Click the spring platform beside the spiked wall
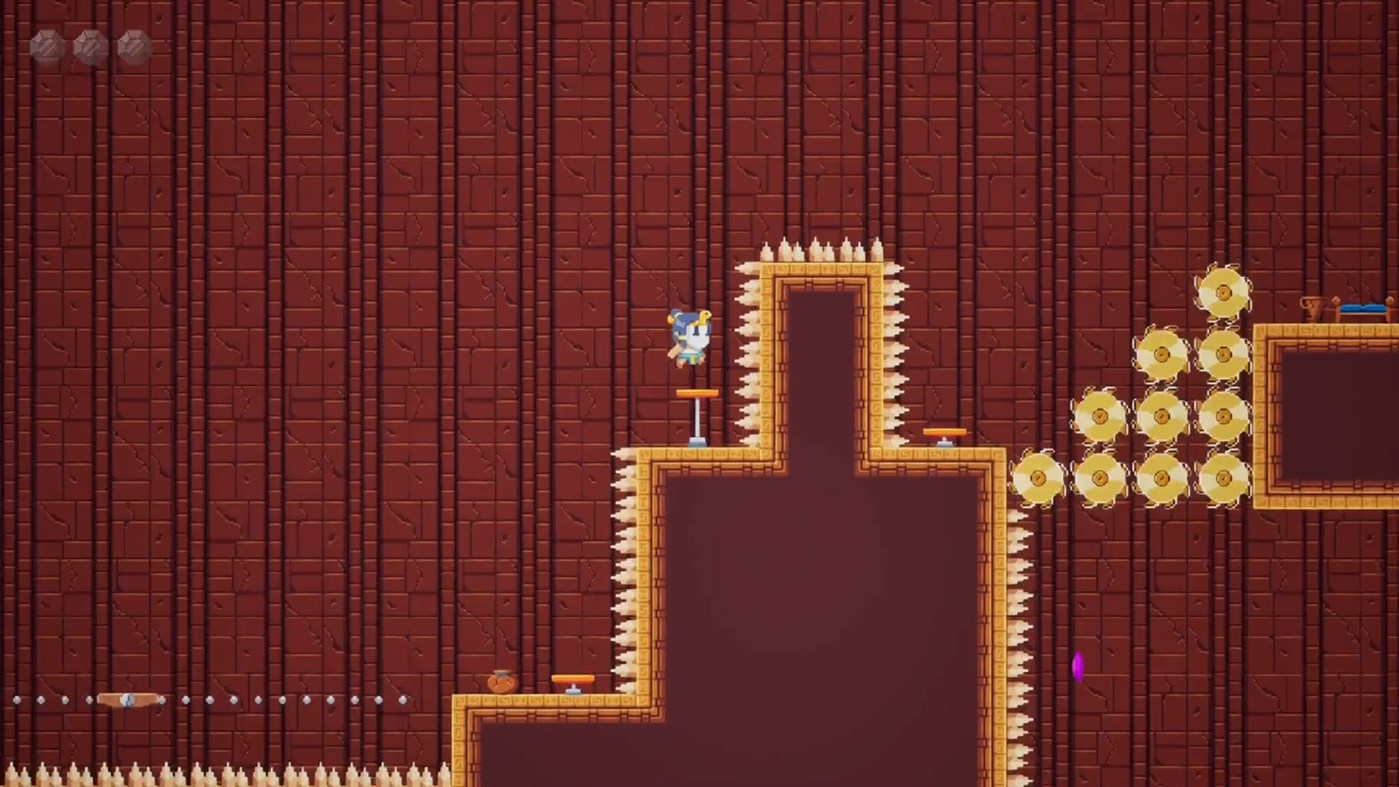Viewport: 1399px width, 787px height. [944, 431]
